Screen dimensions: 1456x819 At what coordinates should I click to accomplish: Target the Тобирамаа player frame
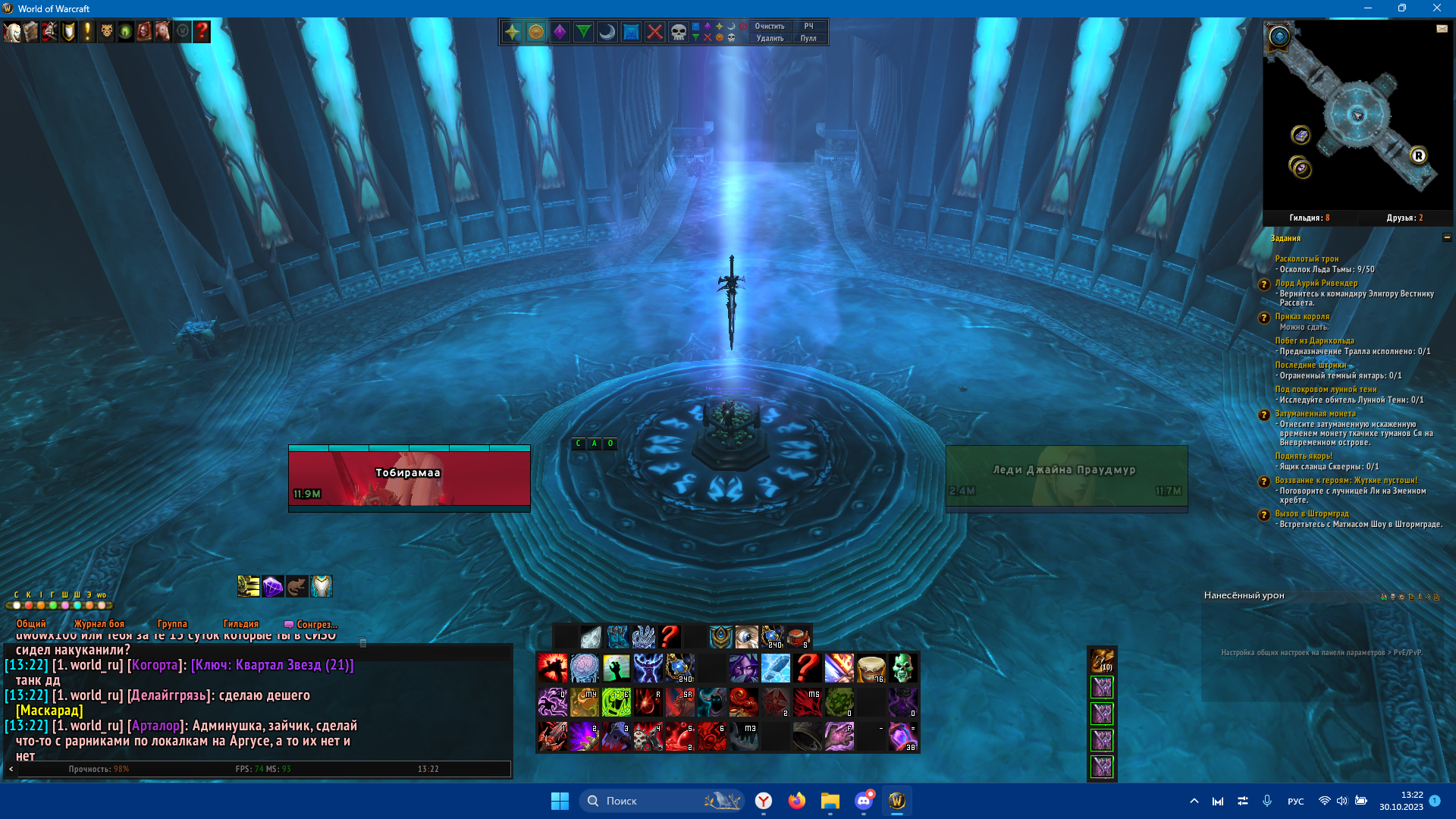click(x=409, y=476)
